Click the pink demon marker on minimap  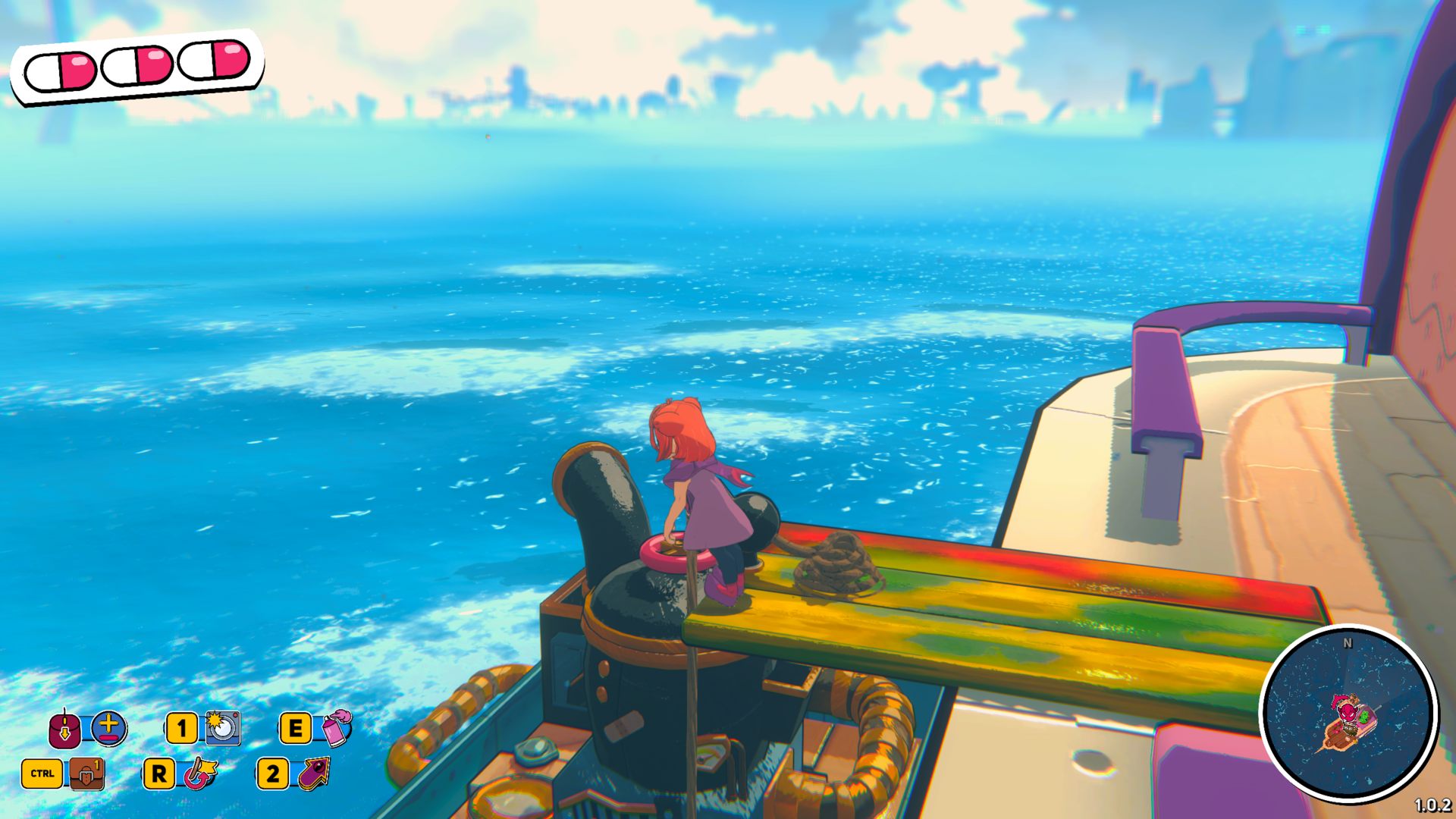click(x=1346, y=711)
